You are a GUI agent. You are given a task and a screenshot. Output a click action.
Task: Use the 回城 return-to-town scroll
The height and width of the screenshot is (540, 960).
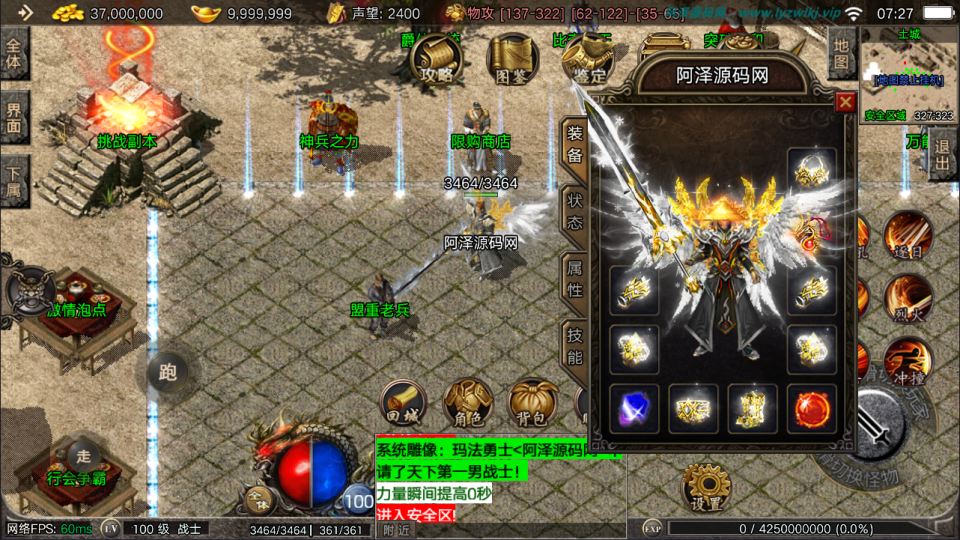pos(402,403)
